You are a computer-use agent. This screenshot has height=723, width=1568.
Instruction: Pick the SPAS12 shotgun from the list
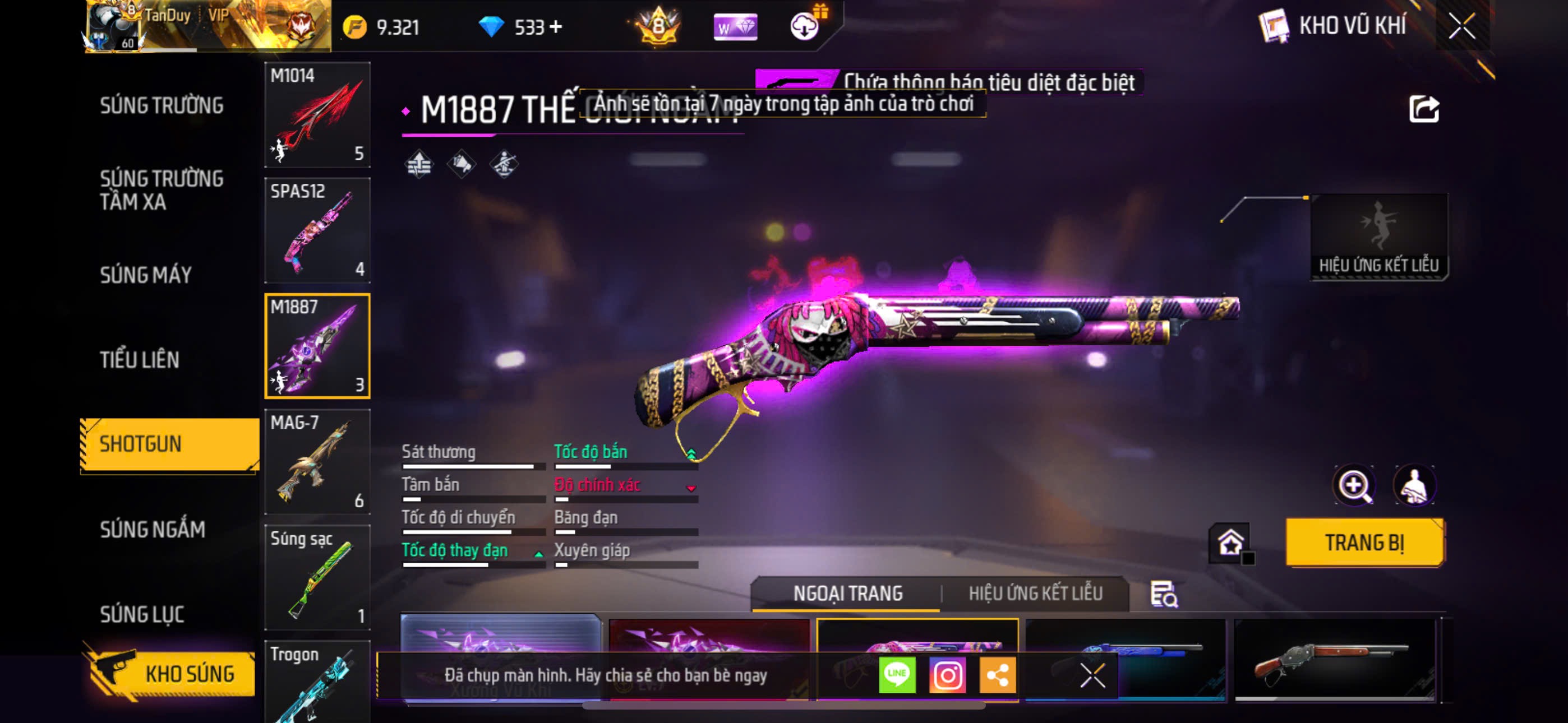317,230
